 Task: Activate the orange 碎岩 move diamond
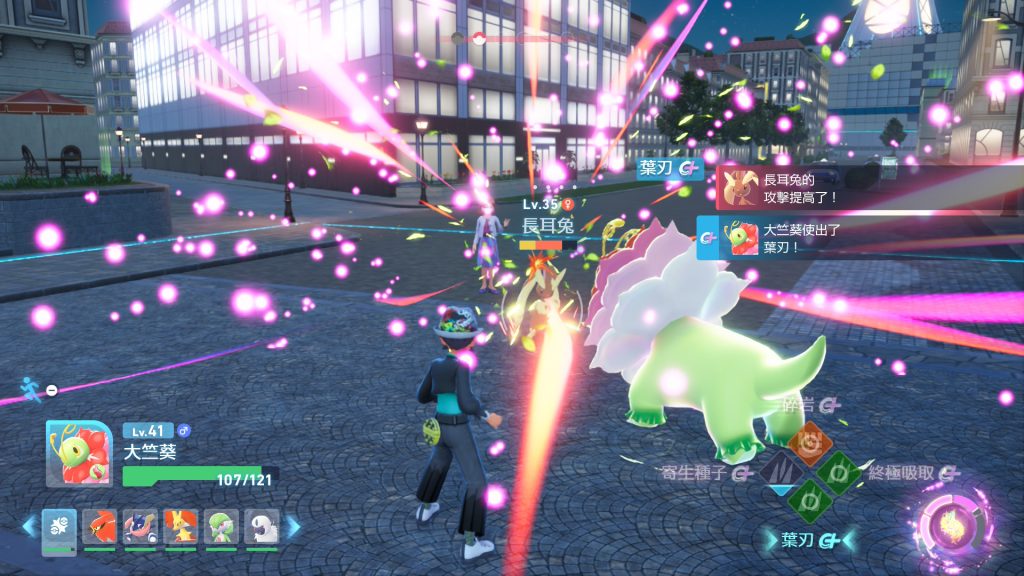[808, 440]
